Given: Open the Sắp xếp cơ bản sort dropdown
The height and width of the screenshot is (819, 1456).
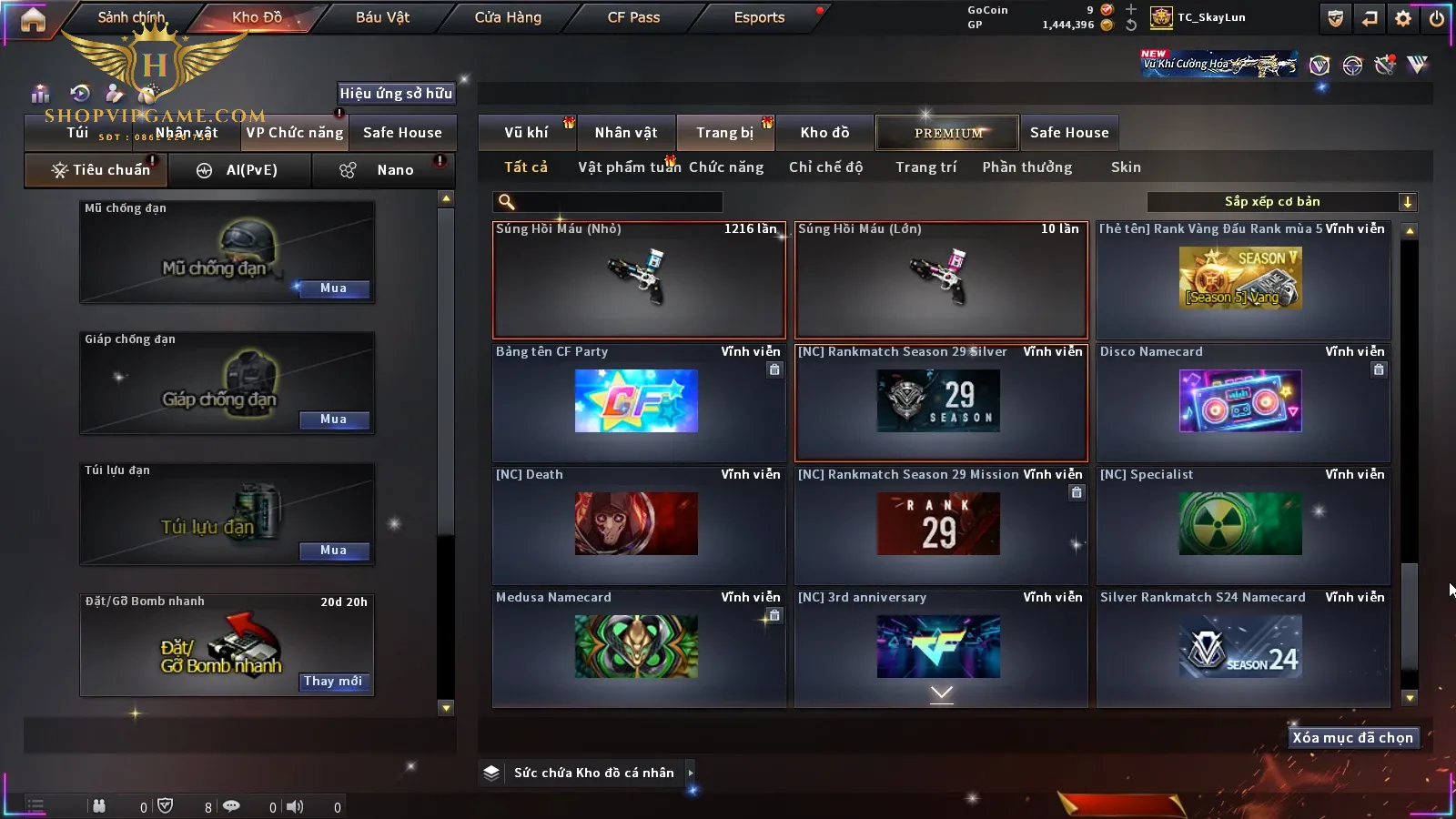Looking at the screenshot, I should tap(1282, 202).
